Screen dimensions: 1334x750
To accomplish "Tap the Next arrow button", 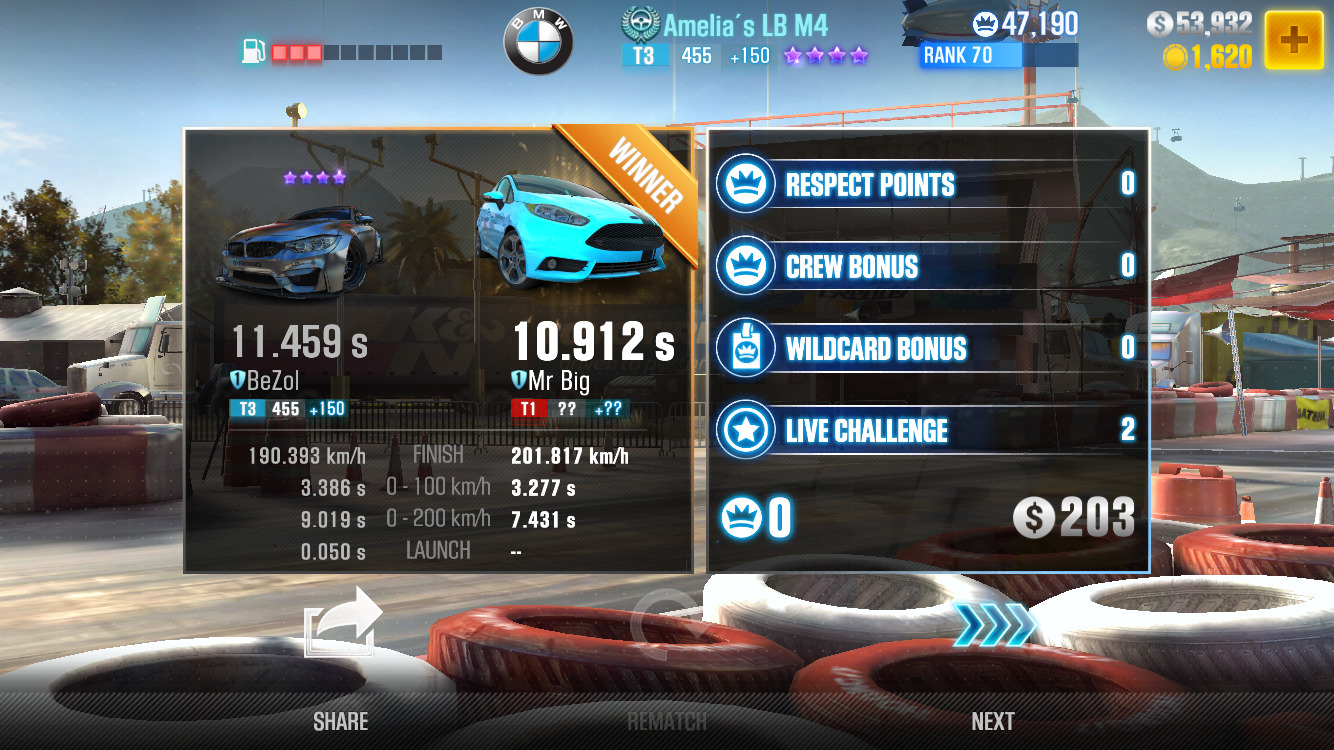I will point(992,626).
